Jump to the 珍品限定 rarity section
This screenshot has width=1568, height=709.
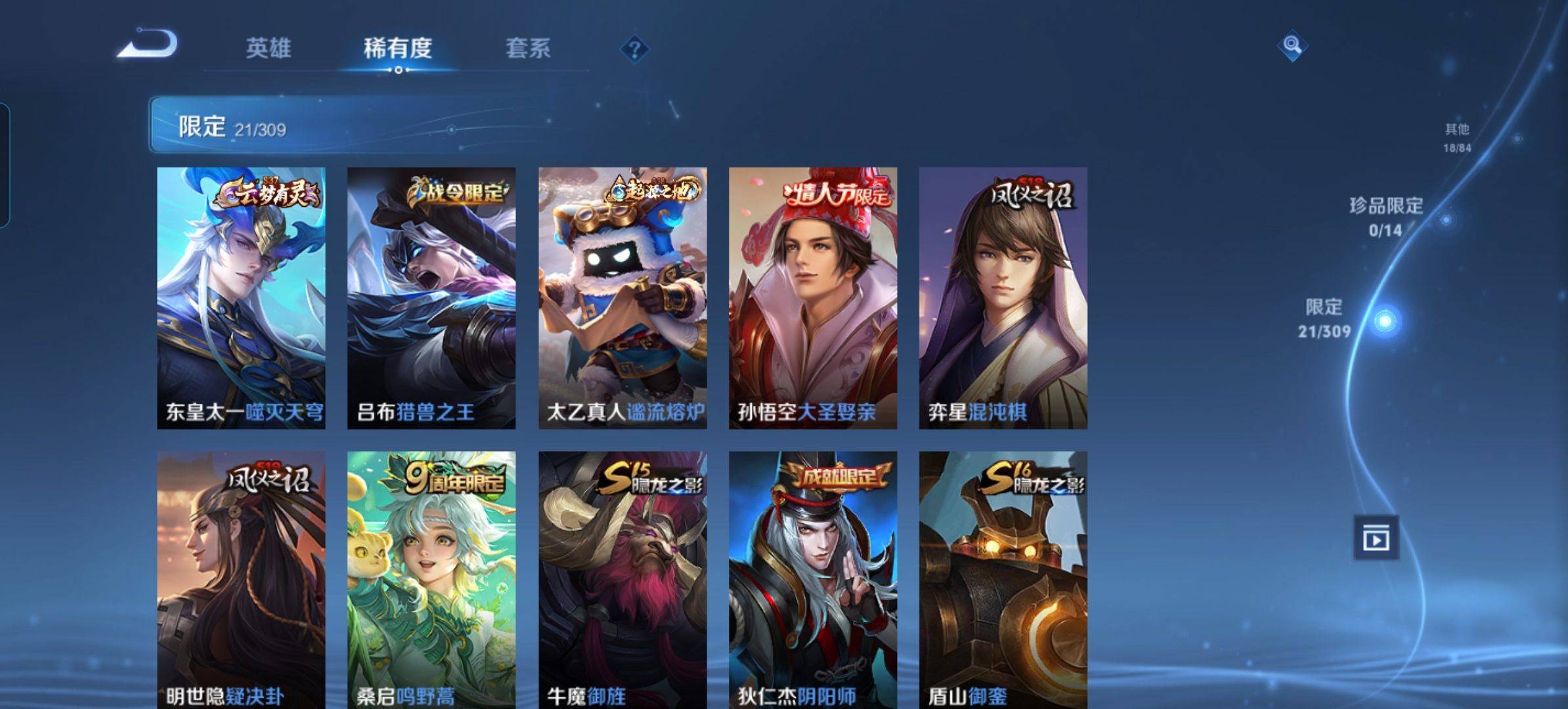click(x=1386, y=216)
